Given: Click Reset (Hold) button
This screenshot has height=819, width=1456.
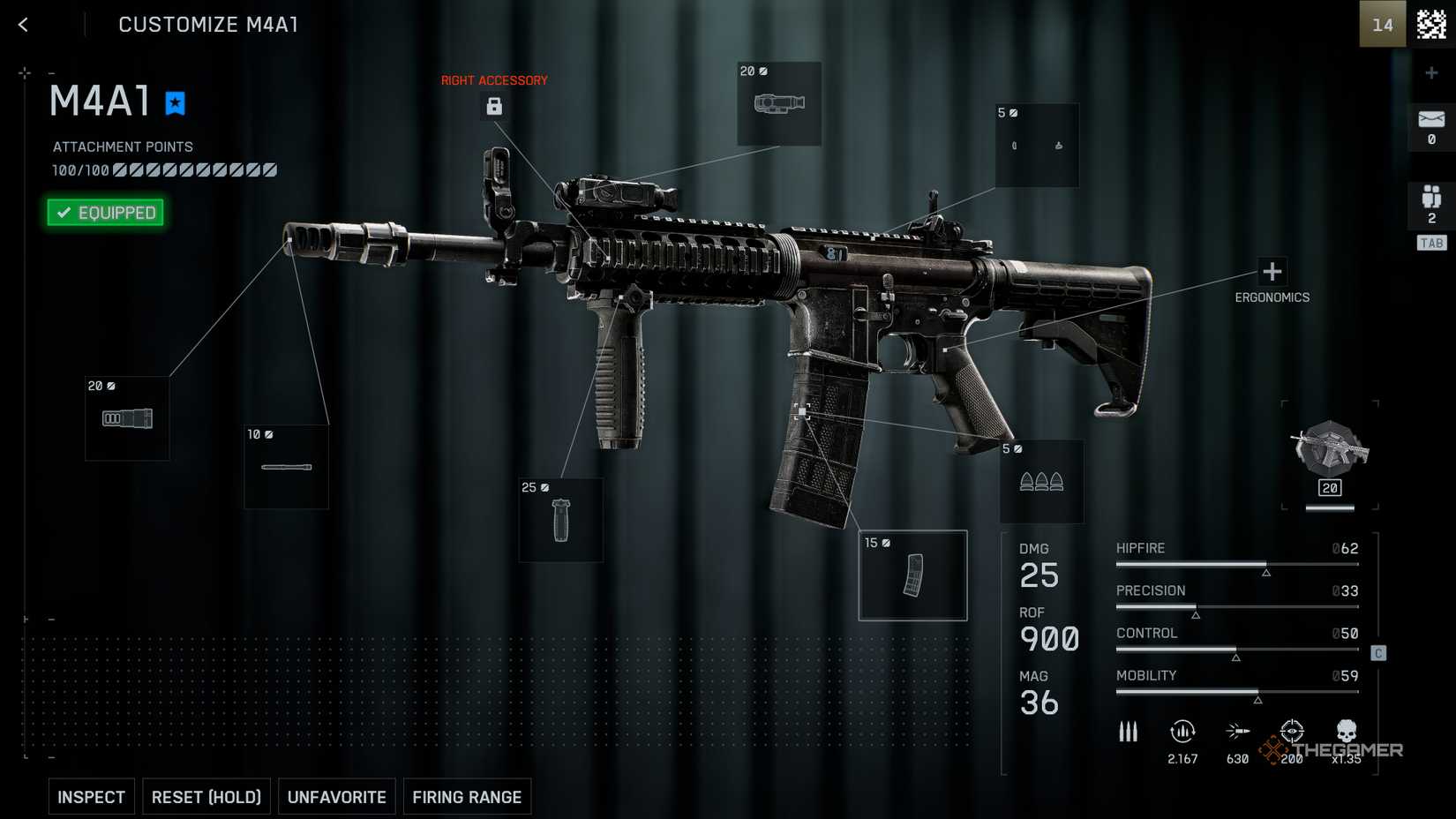Looking at the screenshot, I should click(206, 797).
